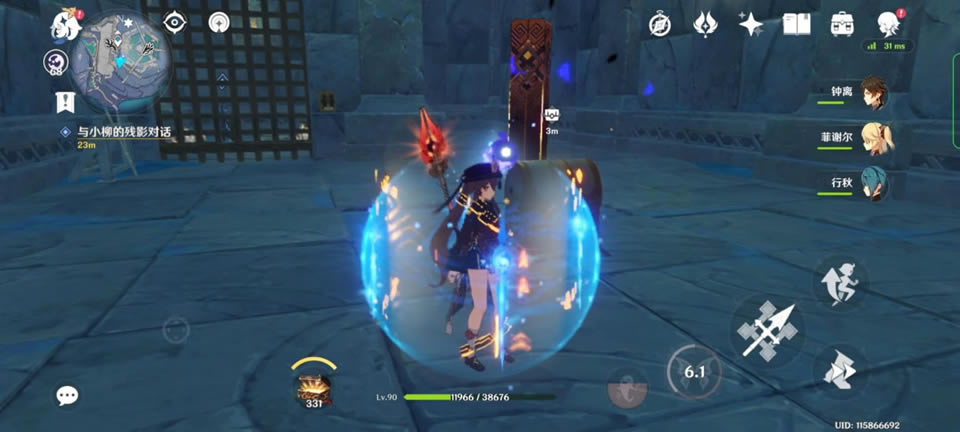The image size is (960, 432).
Task: Open the Adventurer Handbook book icon
Action: (796, 24)
